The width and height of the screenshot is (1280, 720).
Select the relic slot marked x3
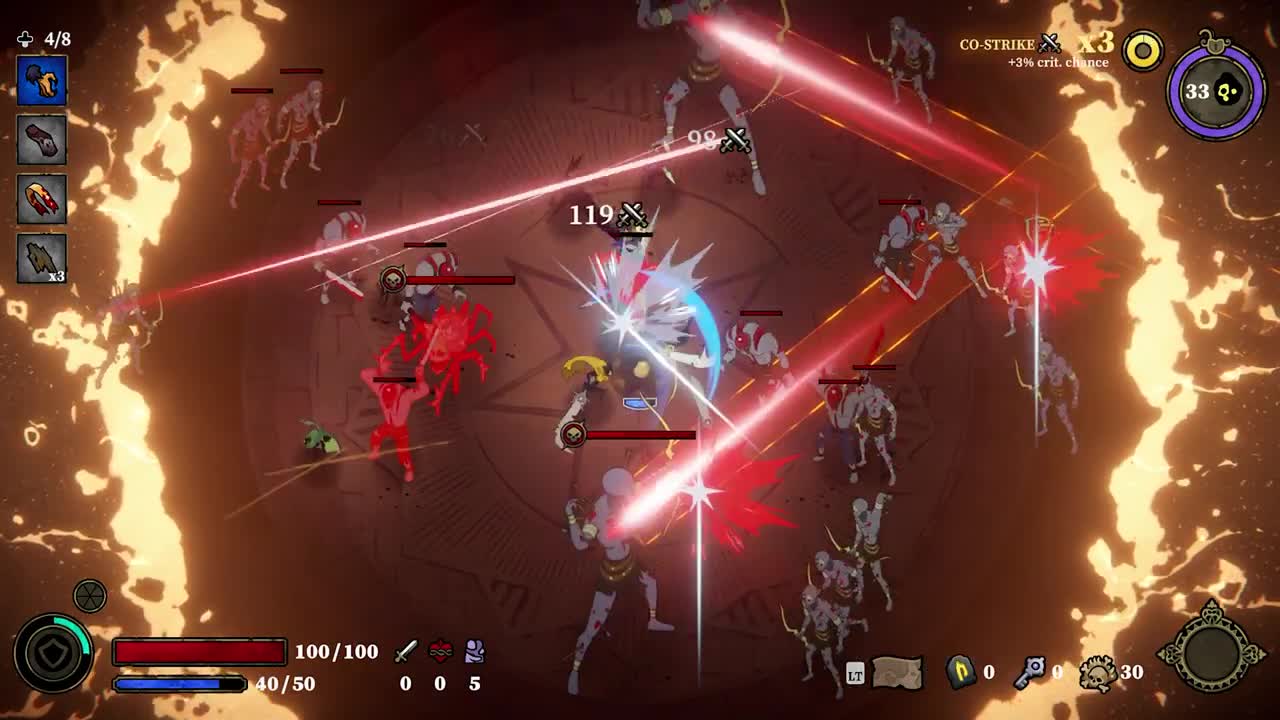tap(42, 258)
